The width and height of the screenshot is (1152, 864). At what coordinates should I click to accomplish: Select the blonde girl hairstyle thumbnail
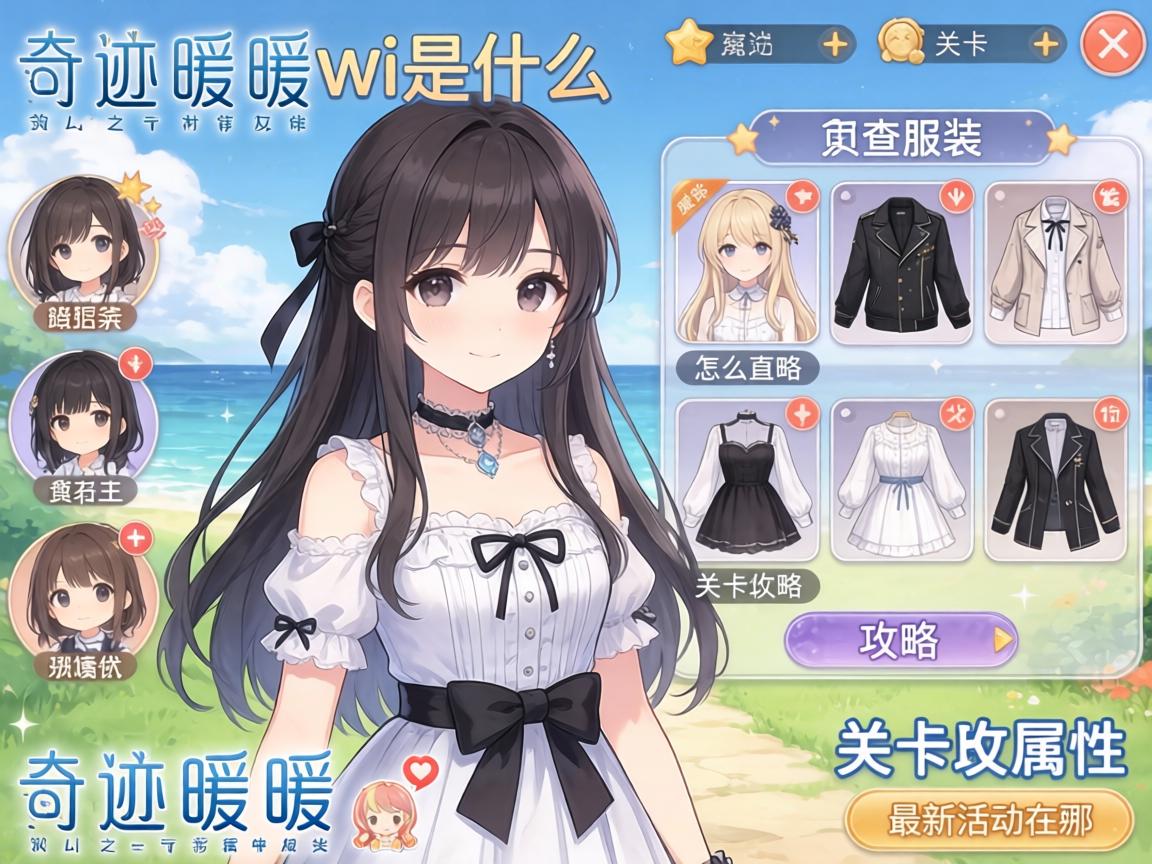coord(747,263)
